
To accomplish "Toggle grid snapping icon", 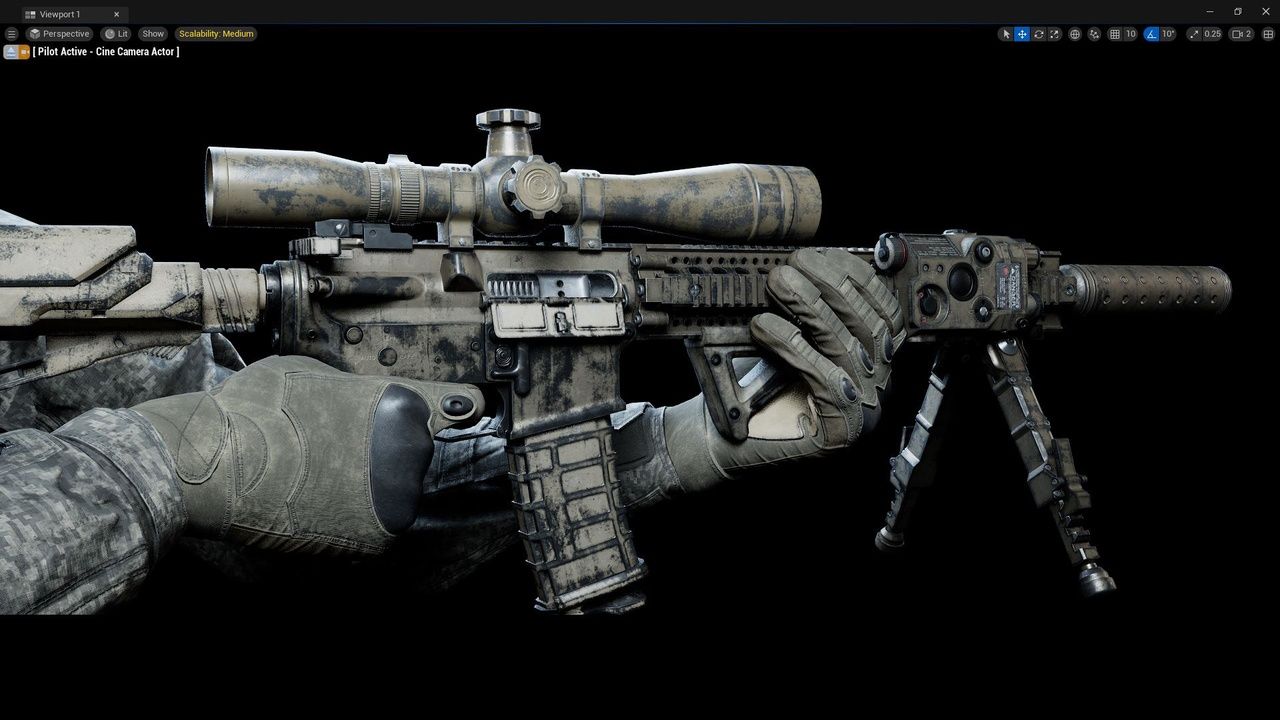I will (1114, 34).
